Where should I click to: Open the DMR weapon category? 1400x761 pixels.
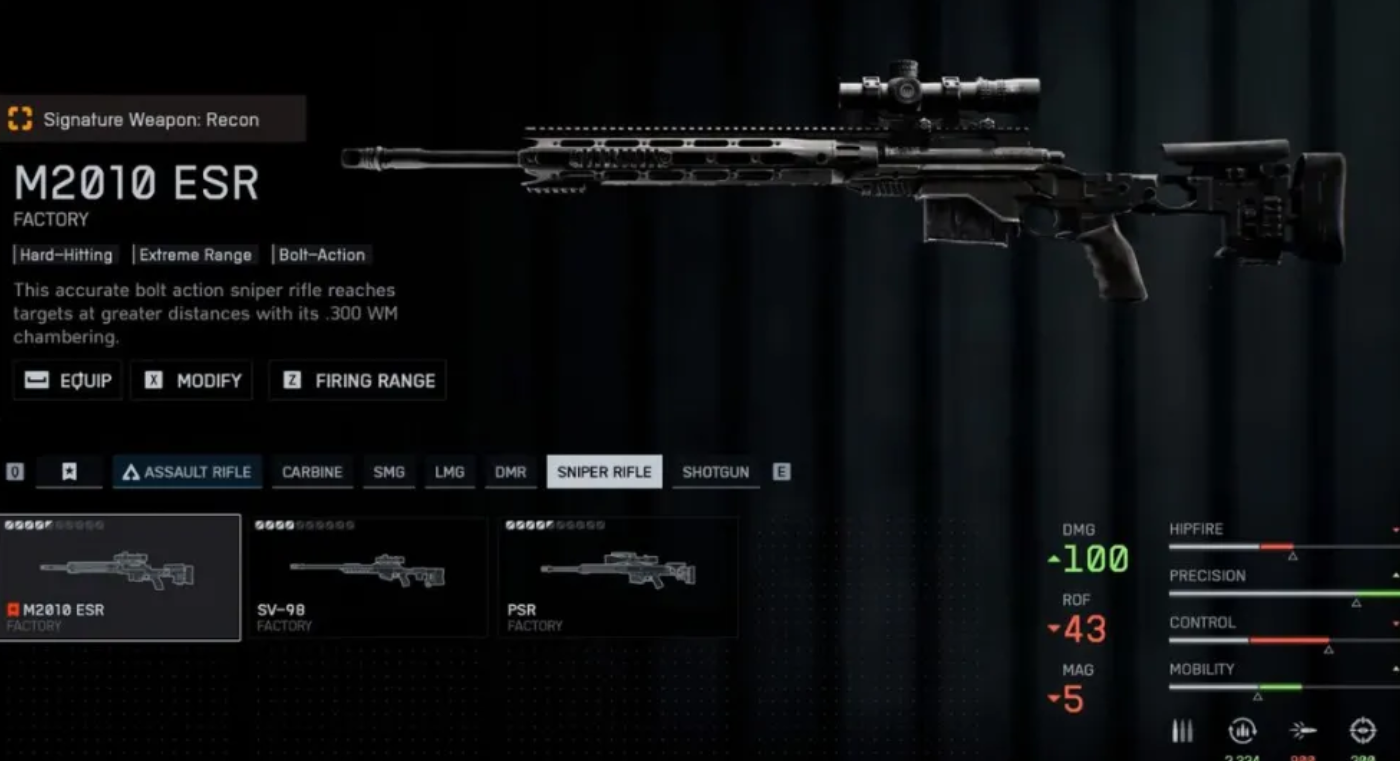pos(510,471)
